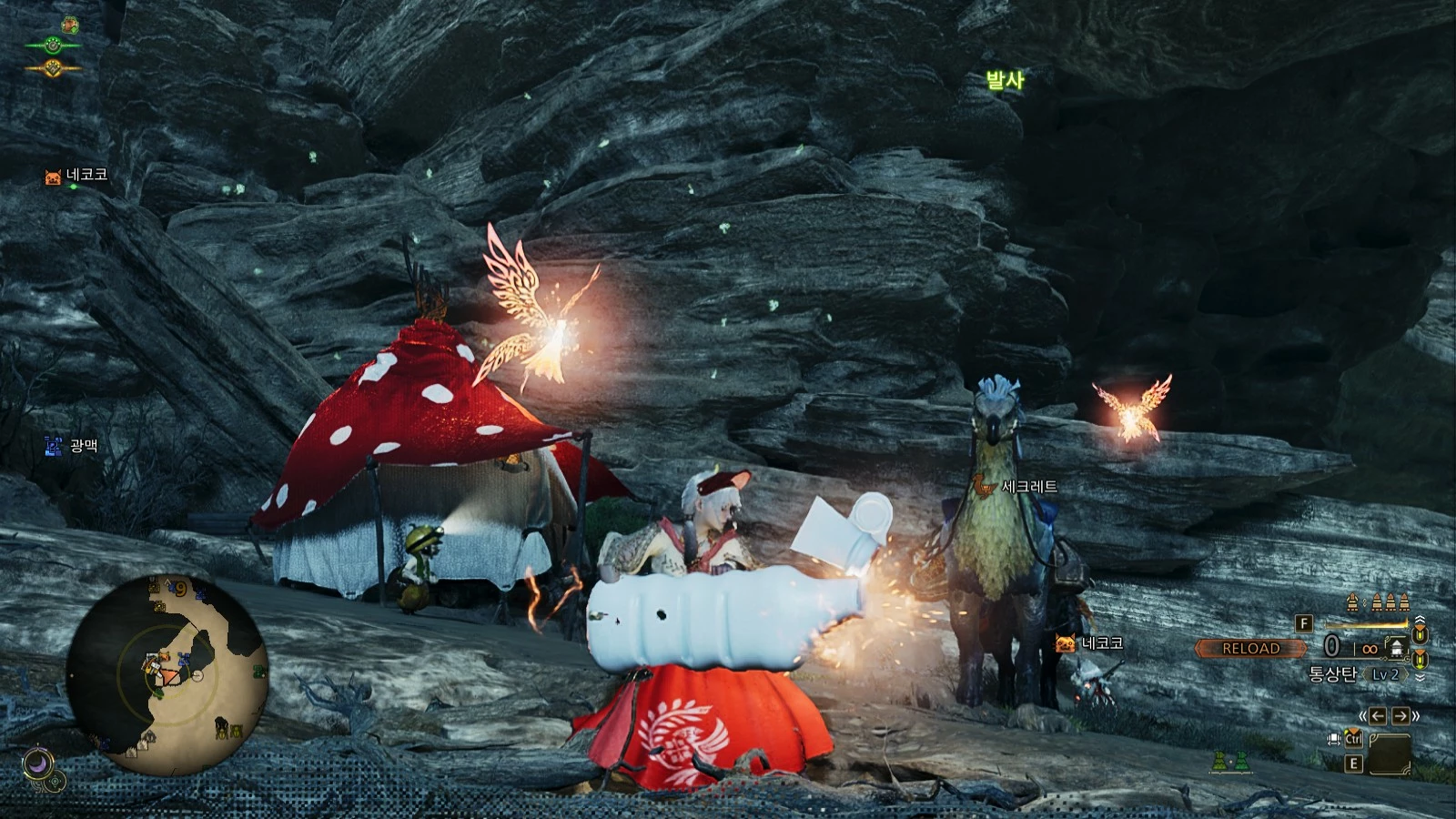Select the empty item bar slot
This screenshot has height=819, width=1456.
point(1389,752)
